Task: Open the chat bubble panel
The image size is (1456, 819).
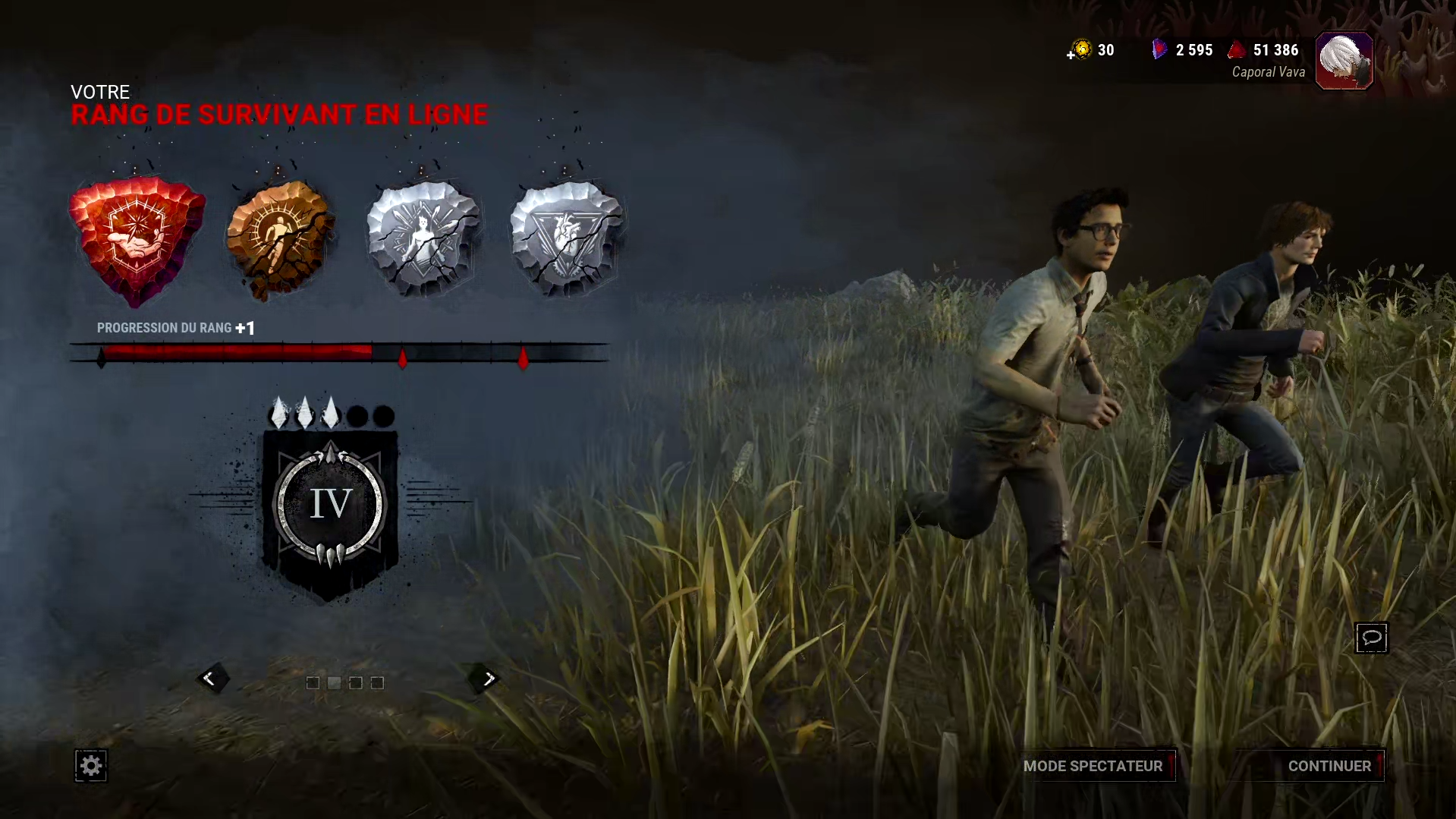Action: (x=1371, y=638)
